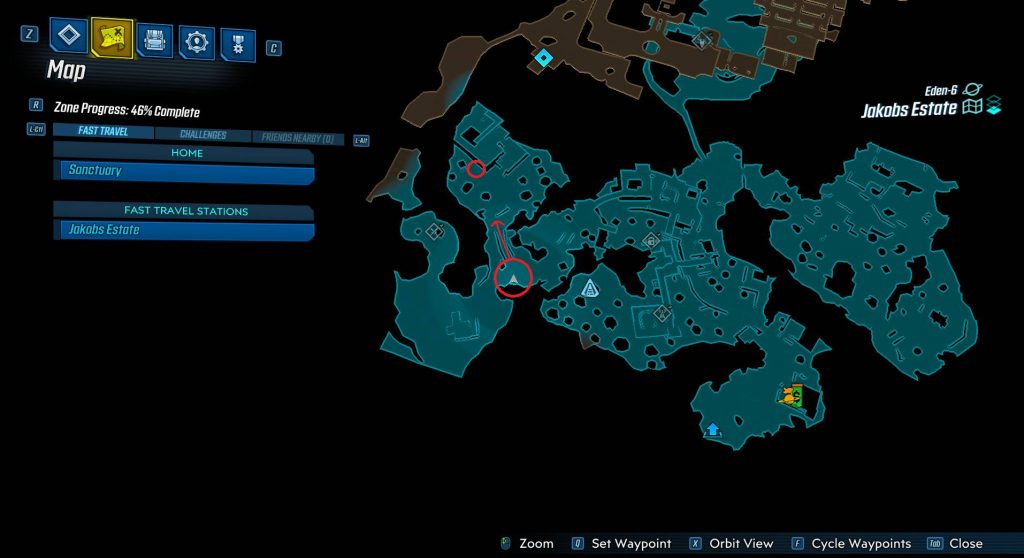The image size is (1024, 558).
Task: Open the Missions log tab
Action: coord(67,38)
